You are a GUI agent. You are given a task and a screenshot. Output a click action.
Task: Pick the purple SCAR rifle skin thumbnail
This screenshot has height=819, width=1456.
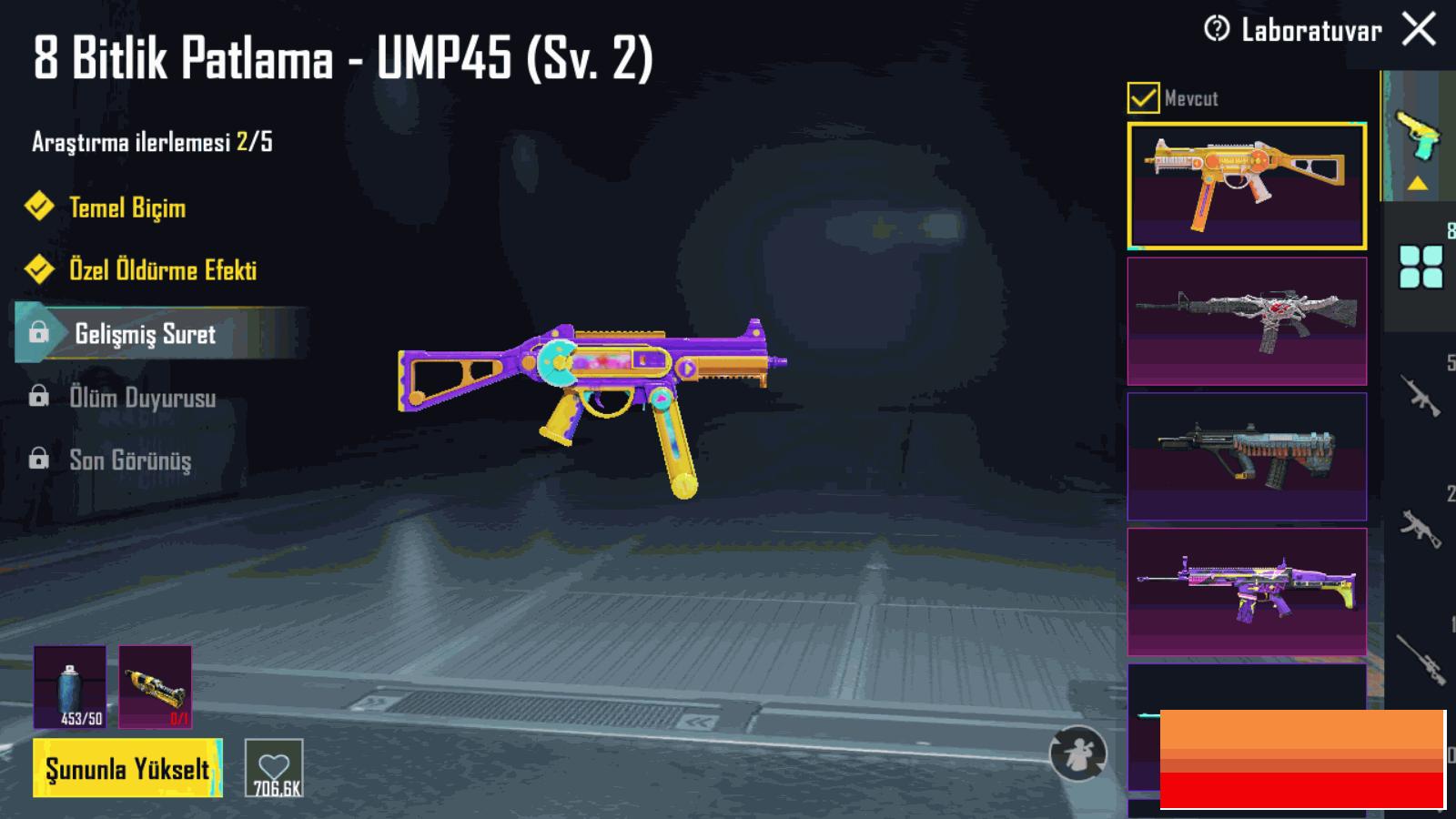(x=1247, y=591)
